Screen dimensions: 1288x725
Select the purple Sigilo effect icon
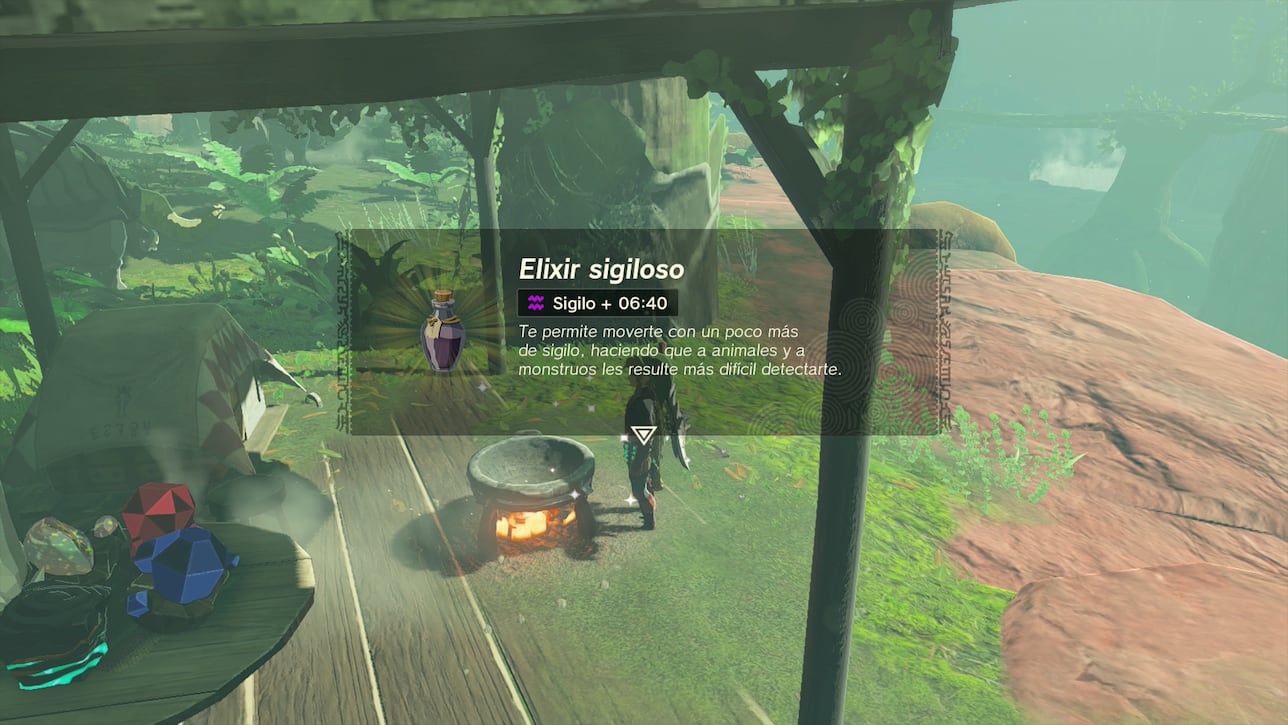pos(536,303)
